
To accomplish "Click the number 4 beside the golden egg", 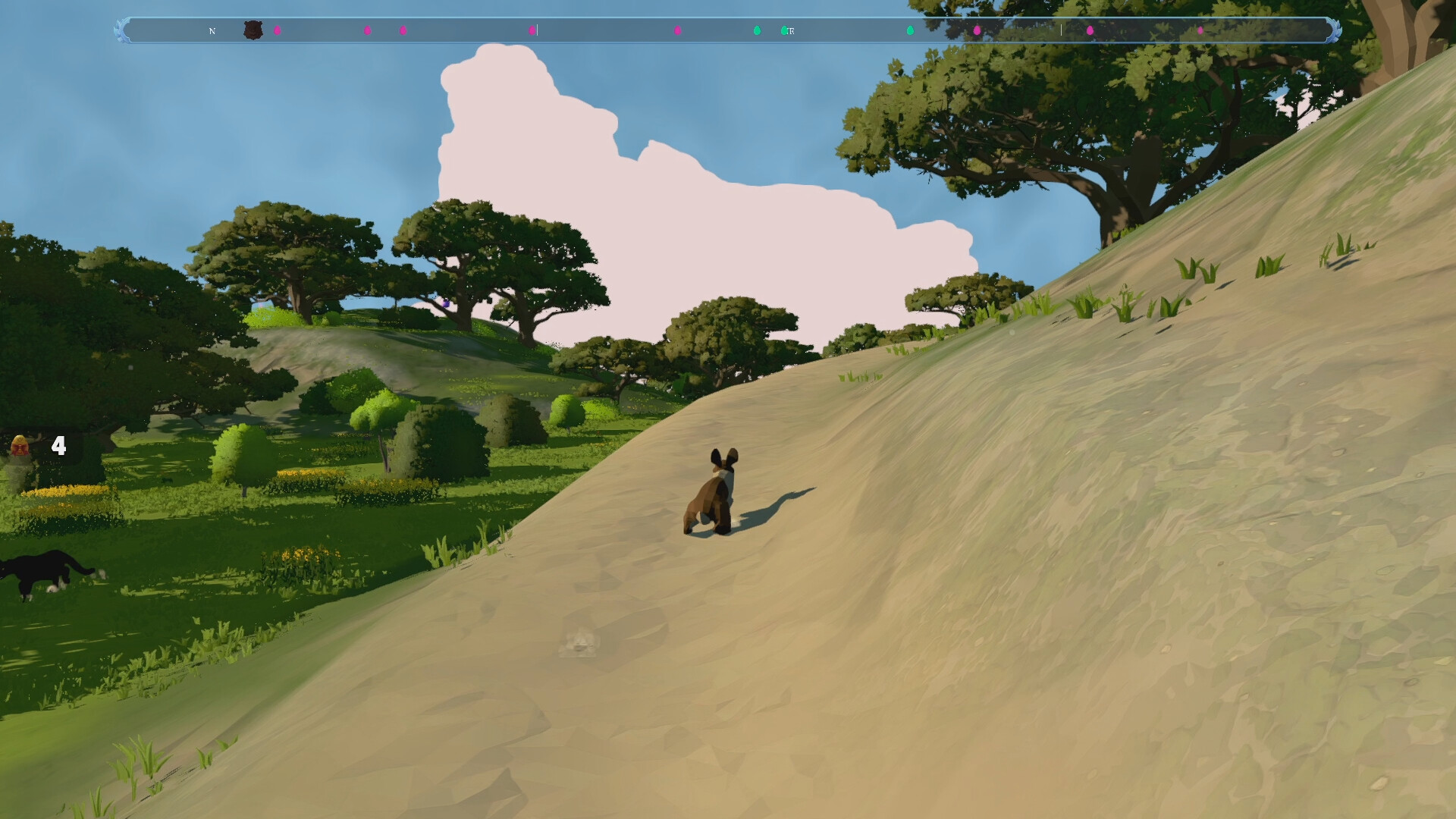I will pos(59,447).
